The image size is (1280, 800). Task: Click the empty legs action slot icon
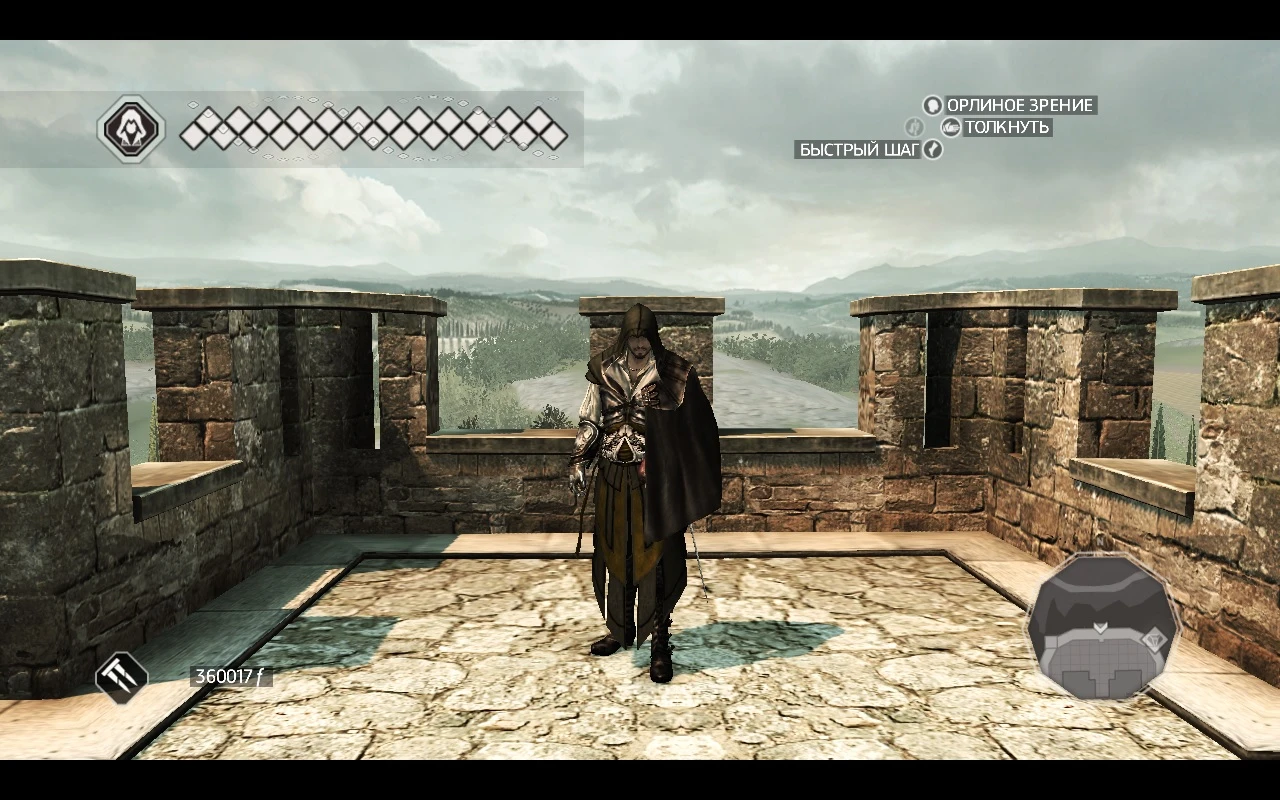tap(913, 127)
